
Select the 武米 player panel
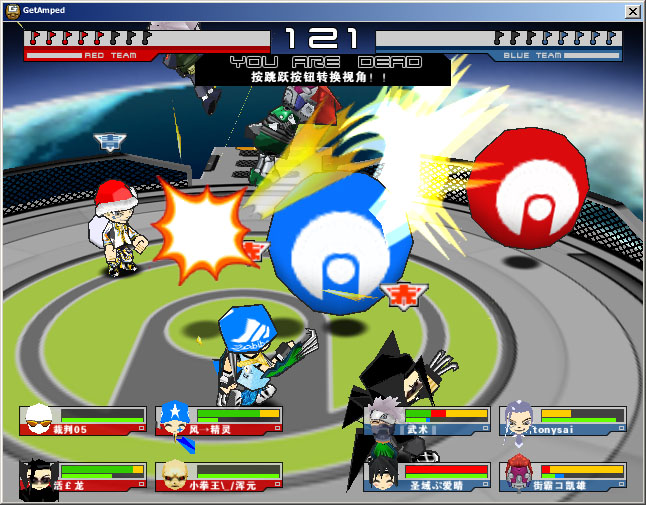[427, 421]
